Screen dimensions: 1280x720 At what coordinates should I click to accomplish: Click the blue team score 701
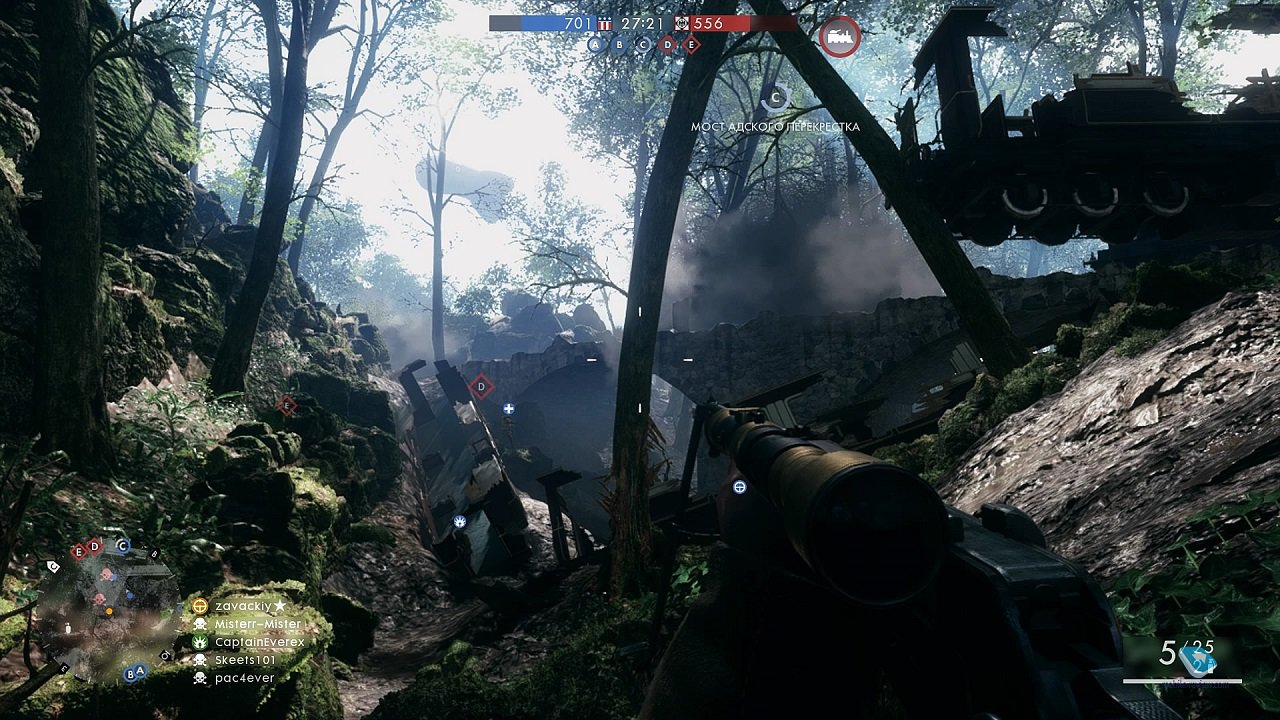(578, 23)
